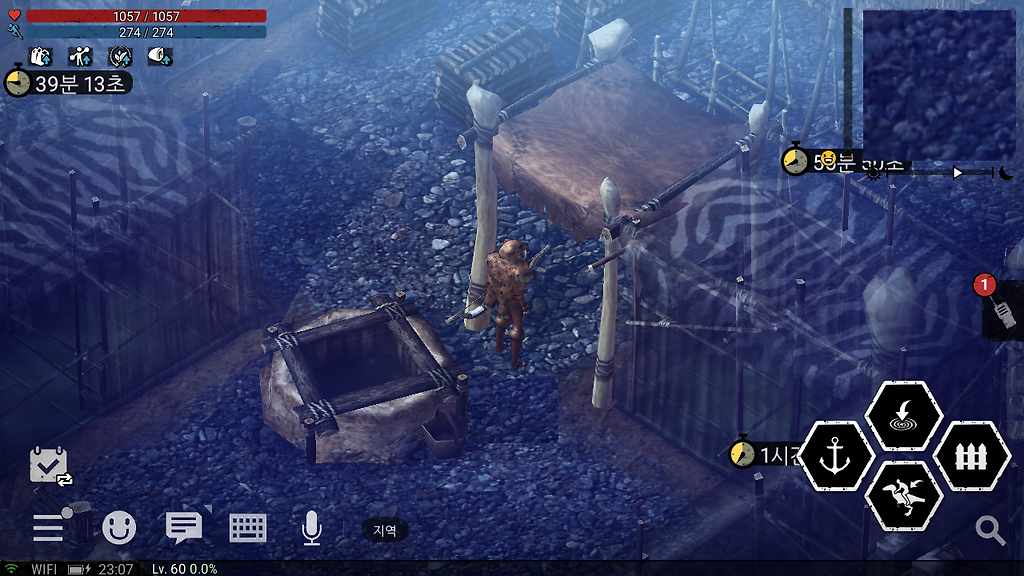The width and height of the screenshot is (1024, 576).
Task: Activate the dive into water hexagon
Action: 903,415
